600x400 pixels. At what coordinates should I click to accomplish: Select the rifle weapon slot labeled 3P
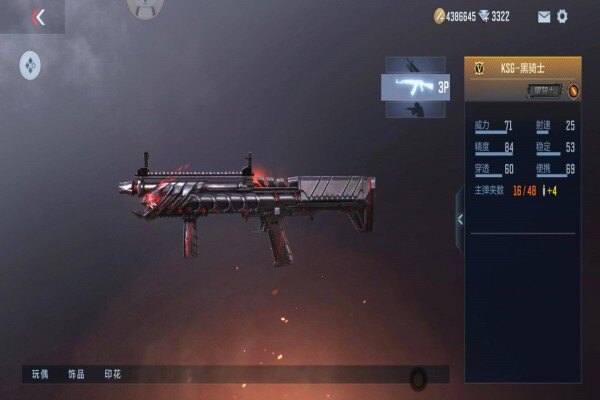416,86
